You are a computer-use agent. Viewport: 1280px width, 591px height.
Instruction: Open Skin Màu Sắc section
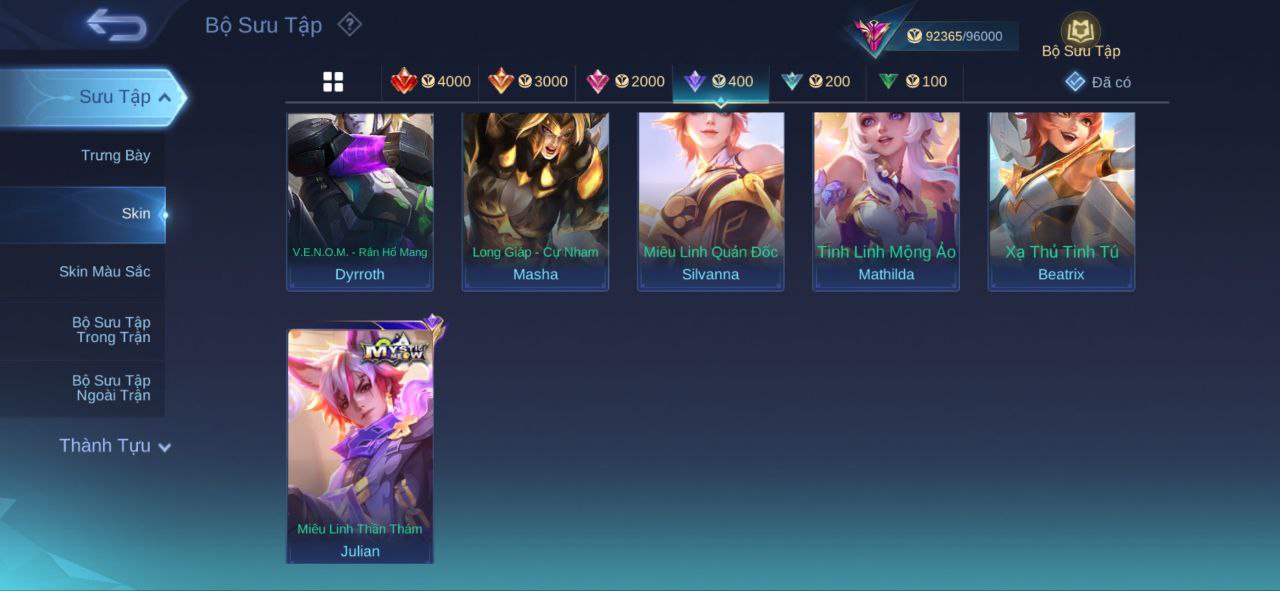coord(104,271)
